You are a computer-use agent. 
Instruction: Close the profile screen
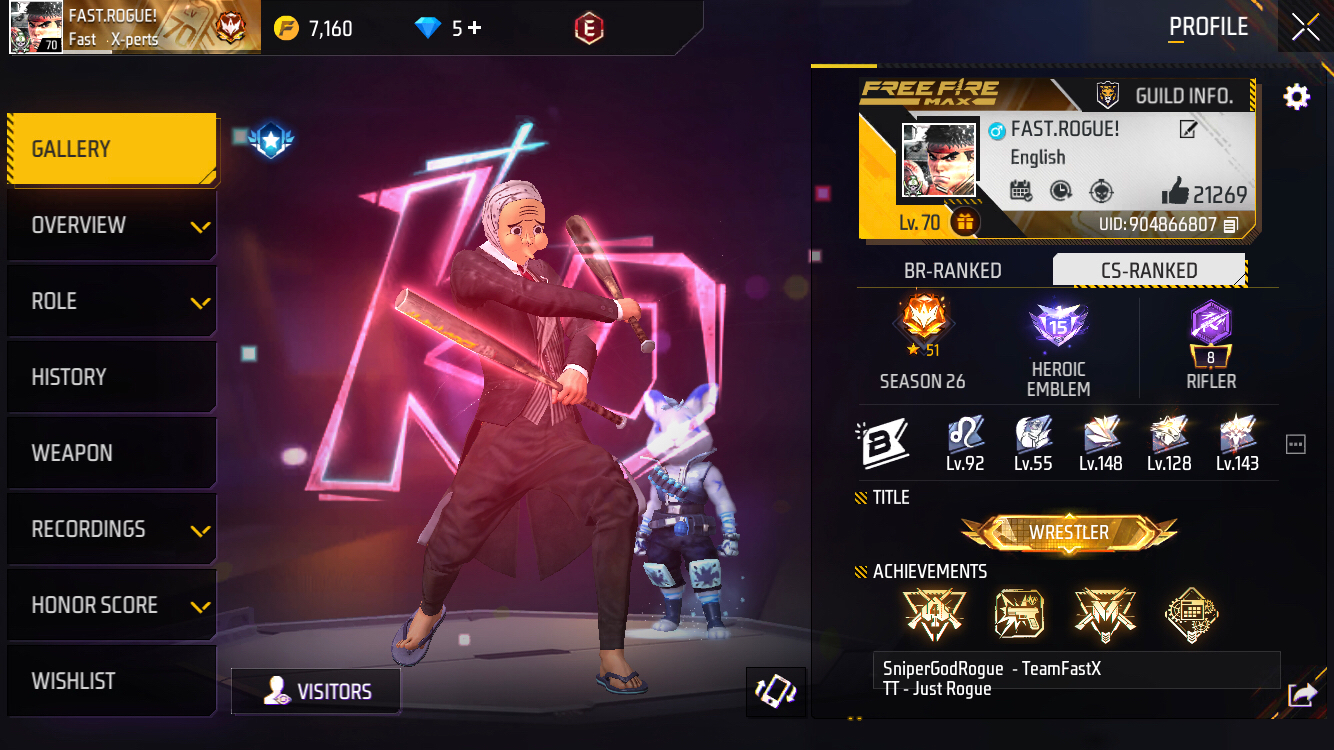coord(1305,27)
